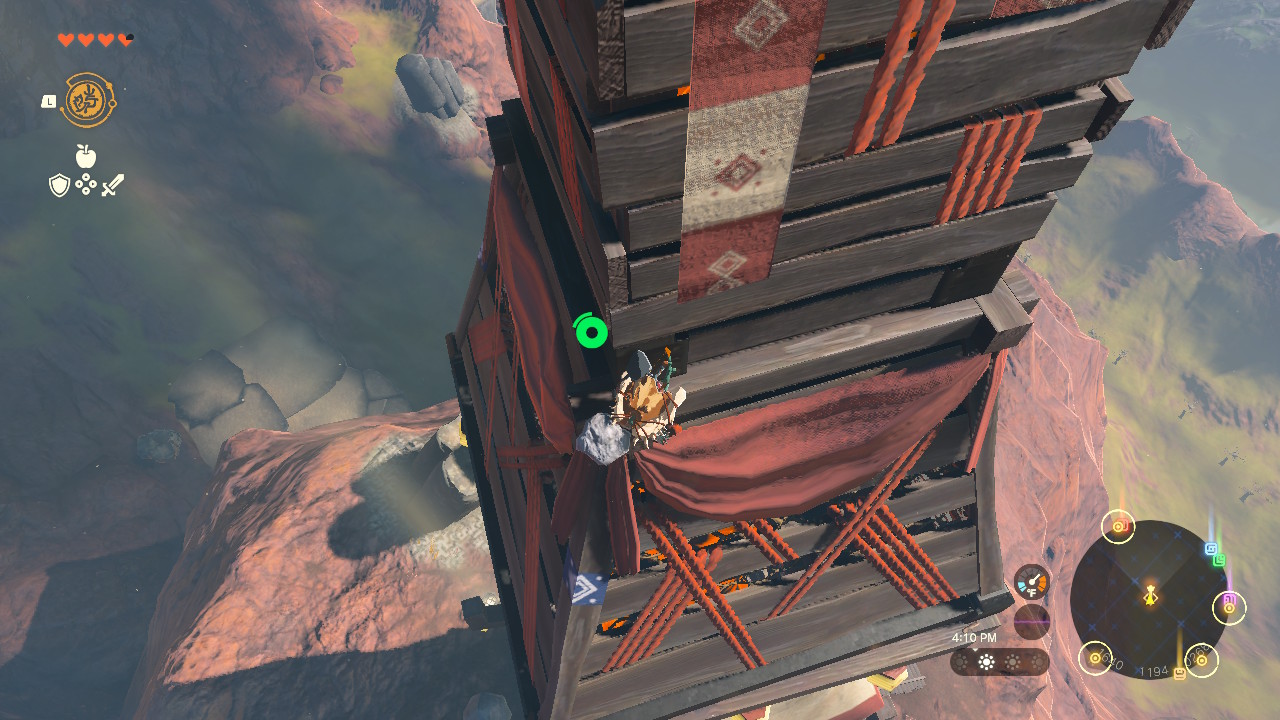1280x720 pixels.
Task: Select the blue marker on the minimap
Action: [1211, 549]
